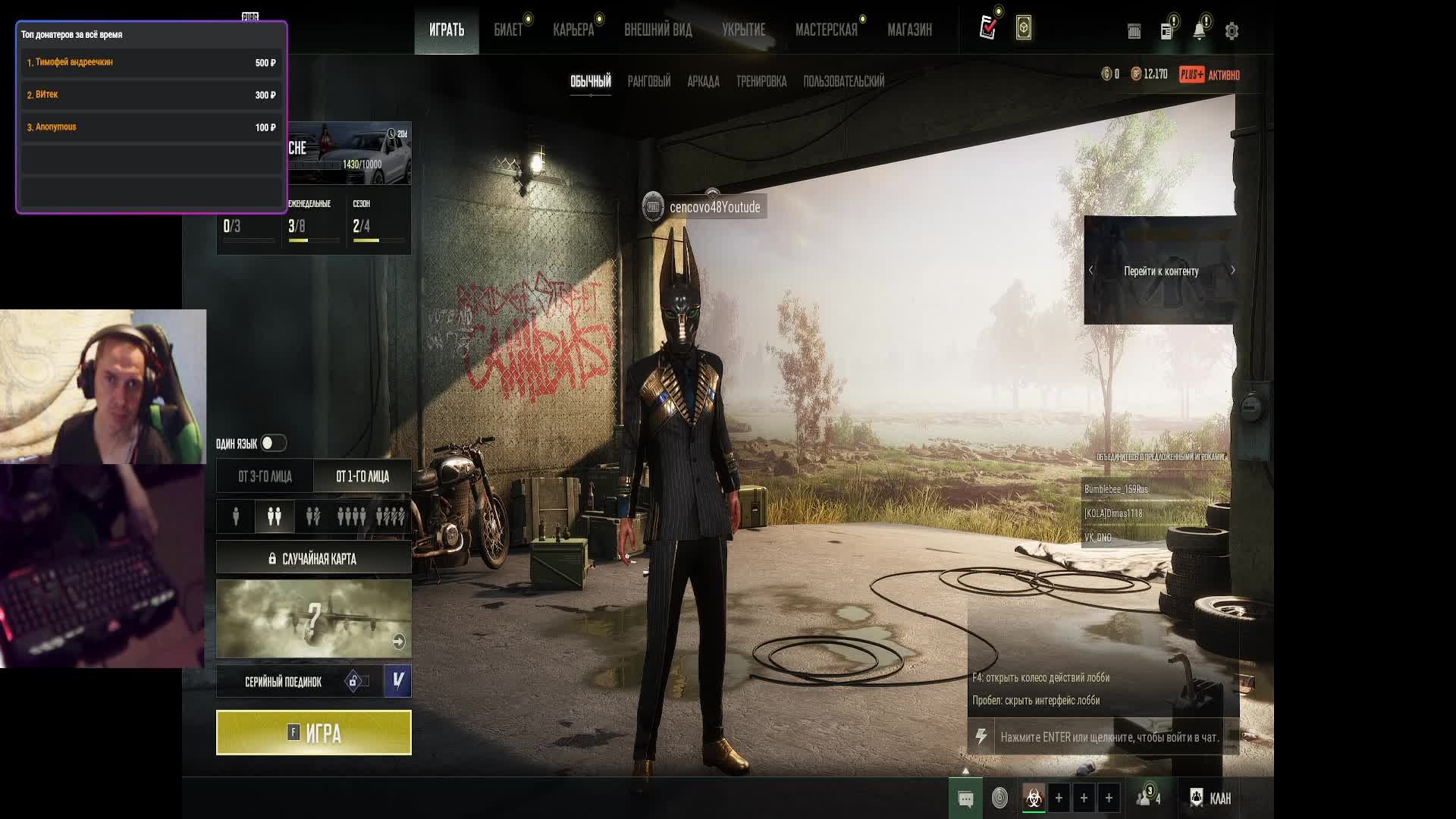Viewport: 1456px width, 819px height.
Task: Invite suggested player Bumblebee_159Rus
Action: pyautogui.click(x=1116, y=489)
